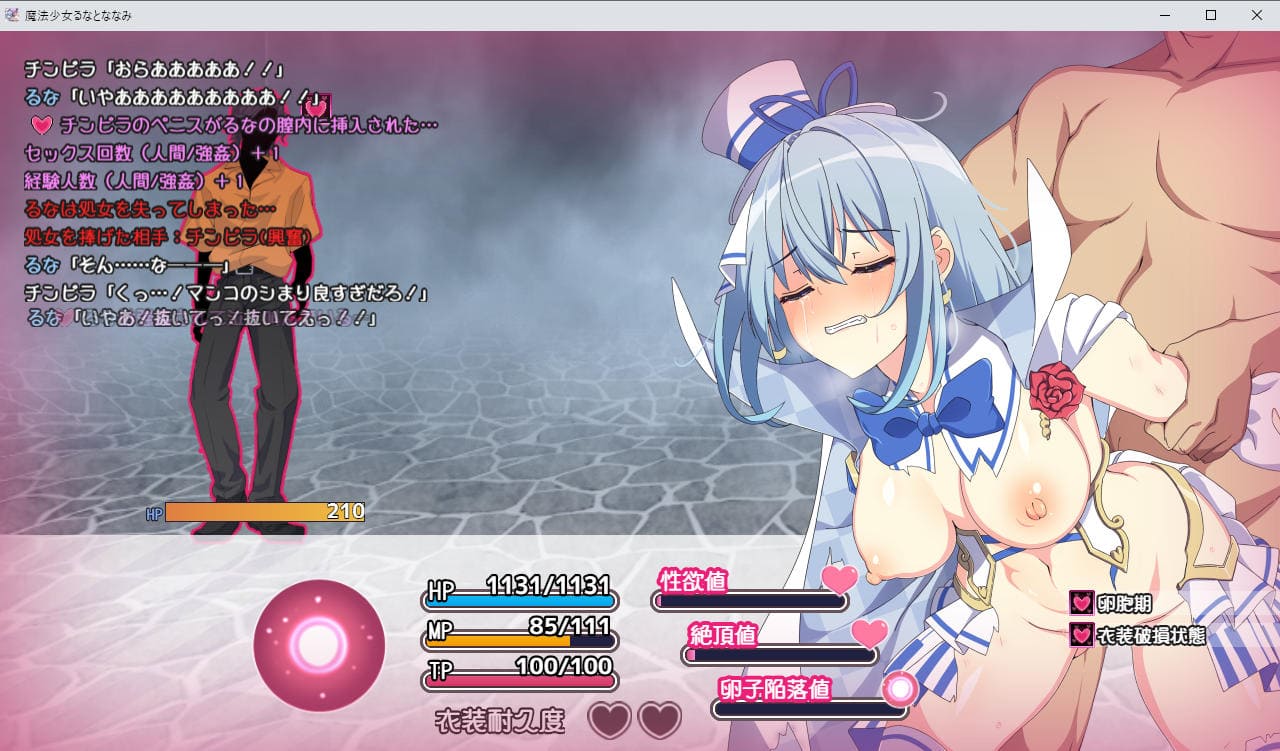Viewport: 1280px width, 751px height.
Task: Maximize the game window
Action: [1210, 15]
